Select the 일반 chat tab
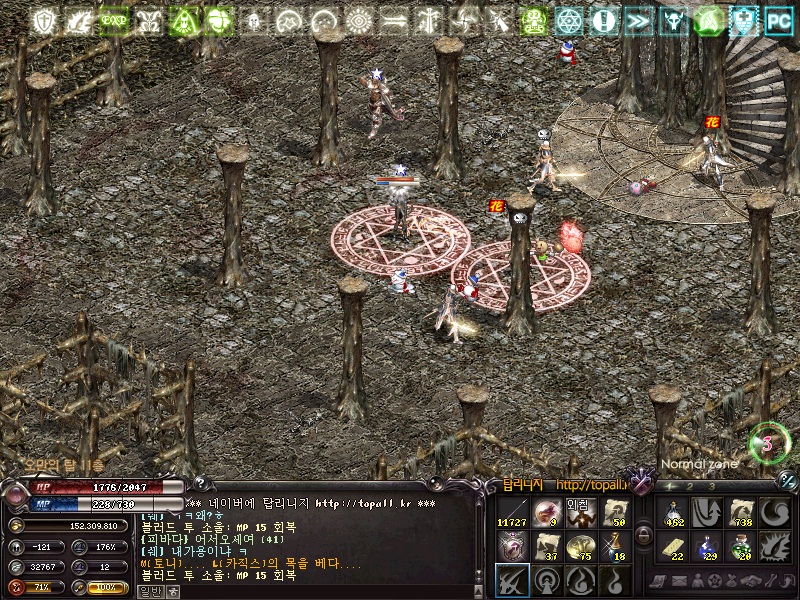Image resolution: width=800 pixels, height=600 pixels. click(x=149, y=591)
